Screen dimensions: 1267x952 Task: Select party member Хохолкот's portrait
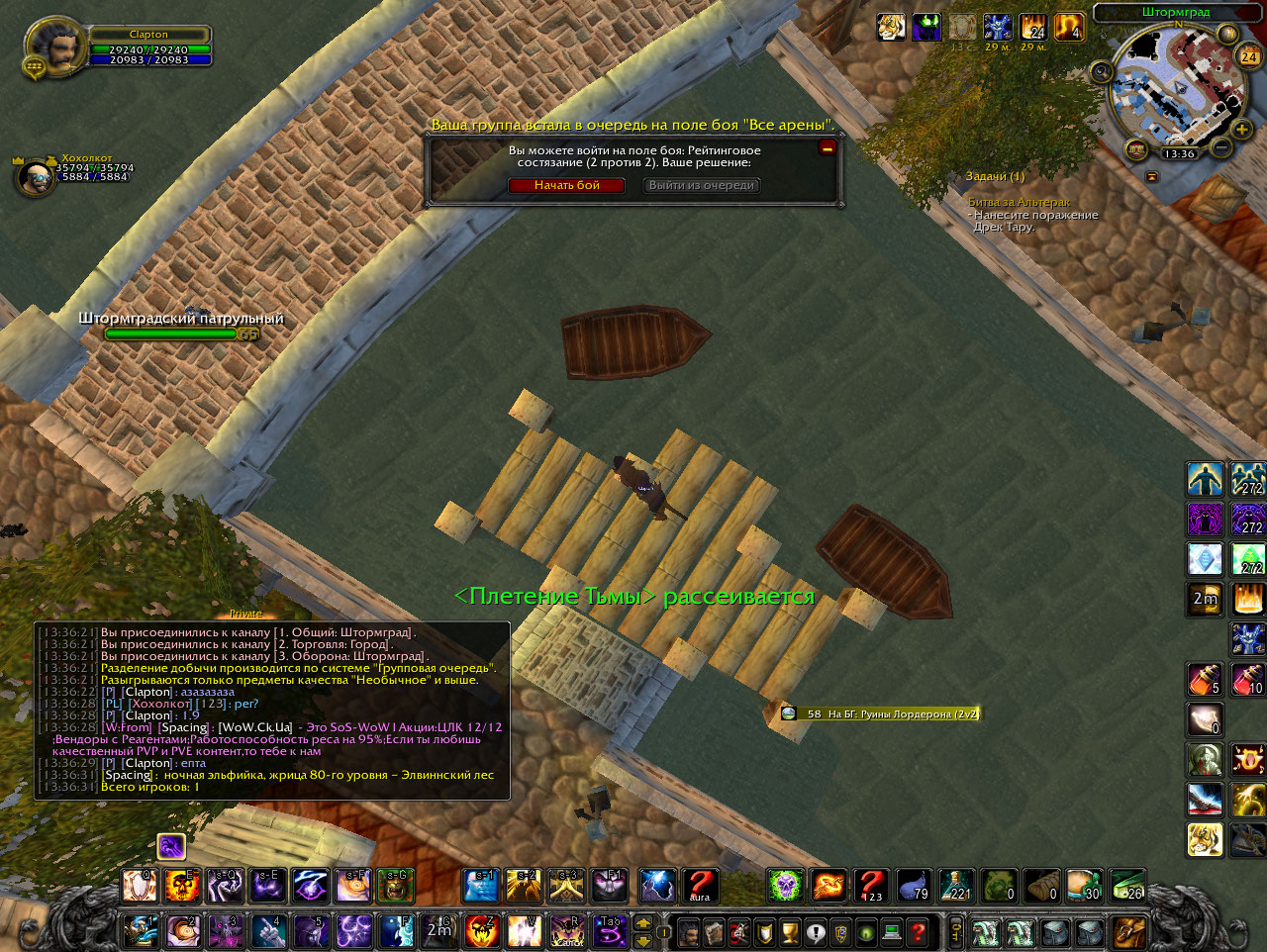point(37,176)
